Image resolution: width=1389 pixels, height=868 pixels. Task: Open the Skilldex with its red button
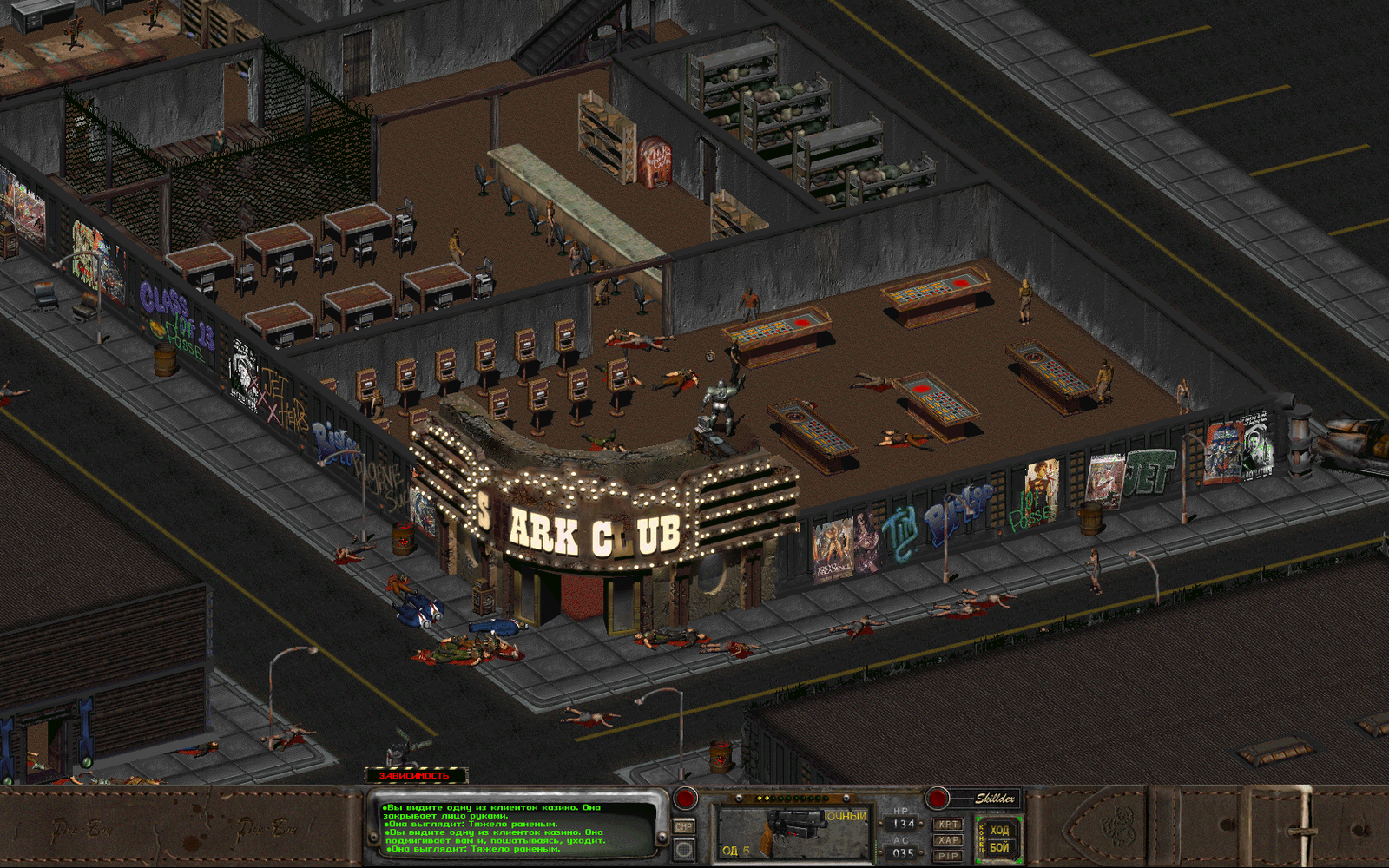tap(938, 797)
